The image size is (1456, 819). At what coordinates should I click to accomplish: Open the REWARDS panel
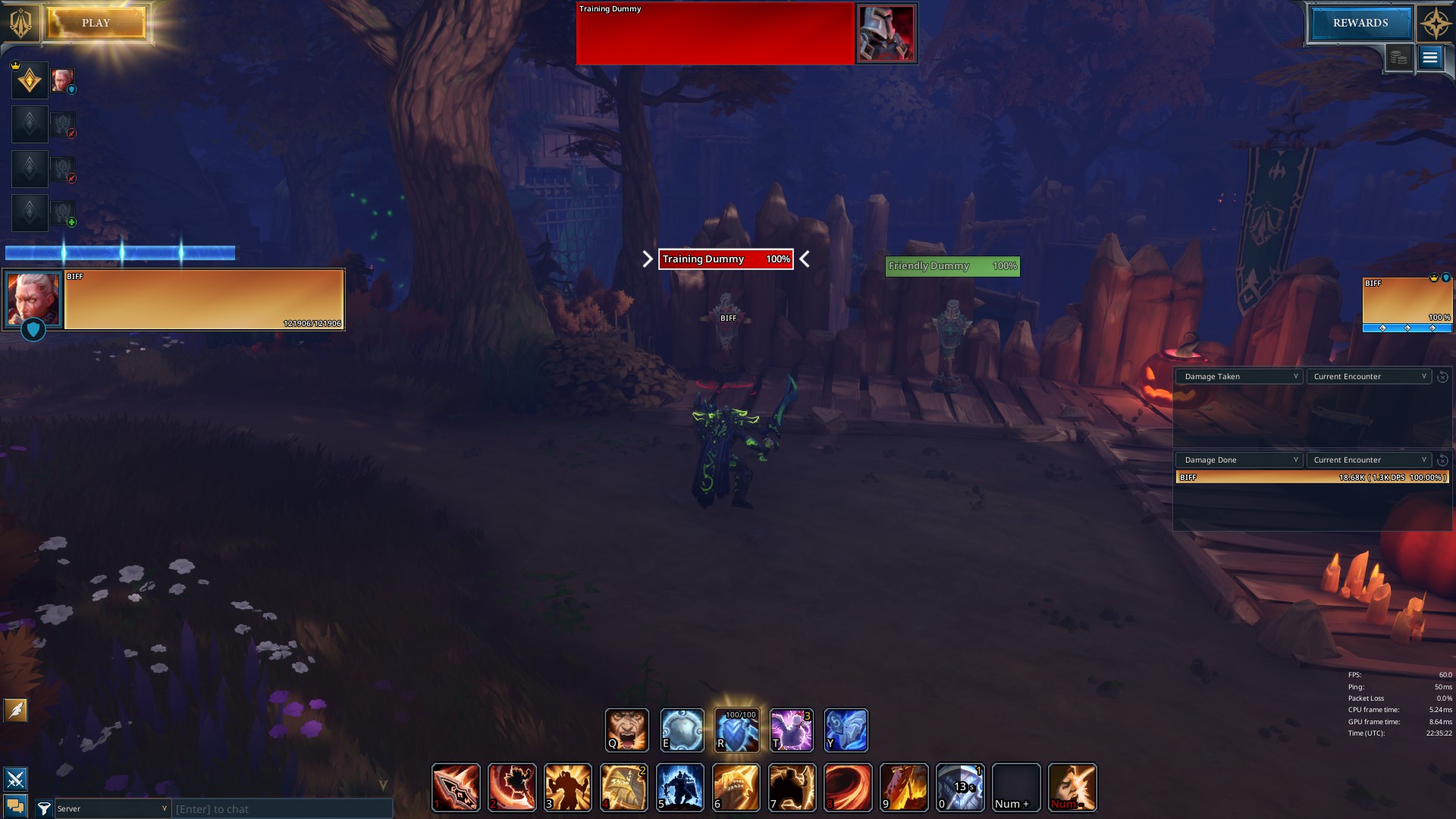point(1361,23)
